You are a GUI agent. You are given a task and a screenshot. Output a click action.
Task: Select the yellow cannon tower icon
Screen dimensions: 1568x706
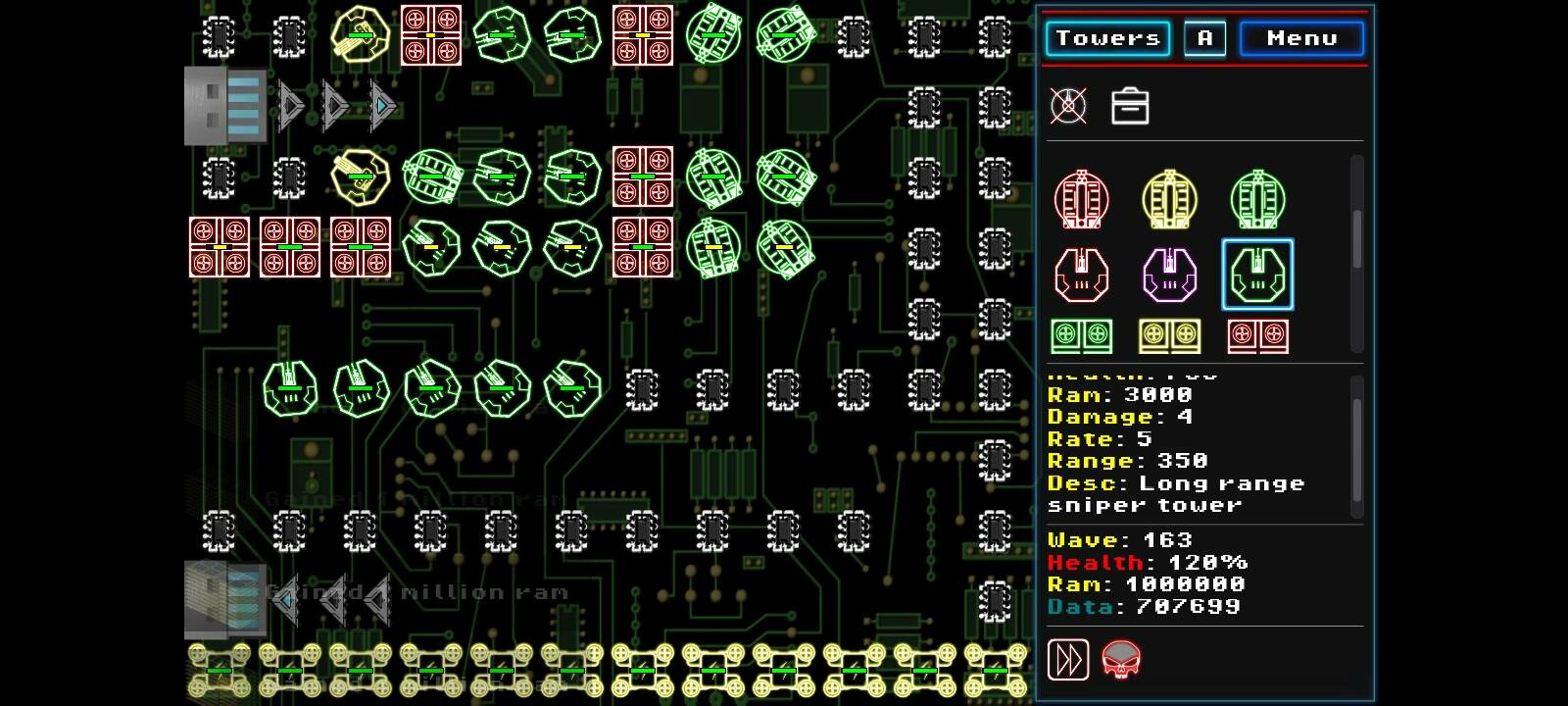coord(1169,199)
